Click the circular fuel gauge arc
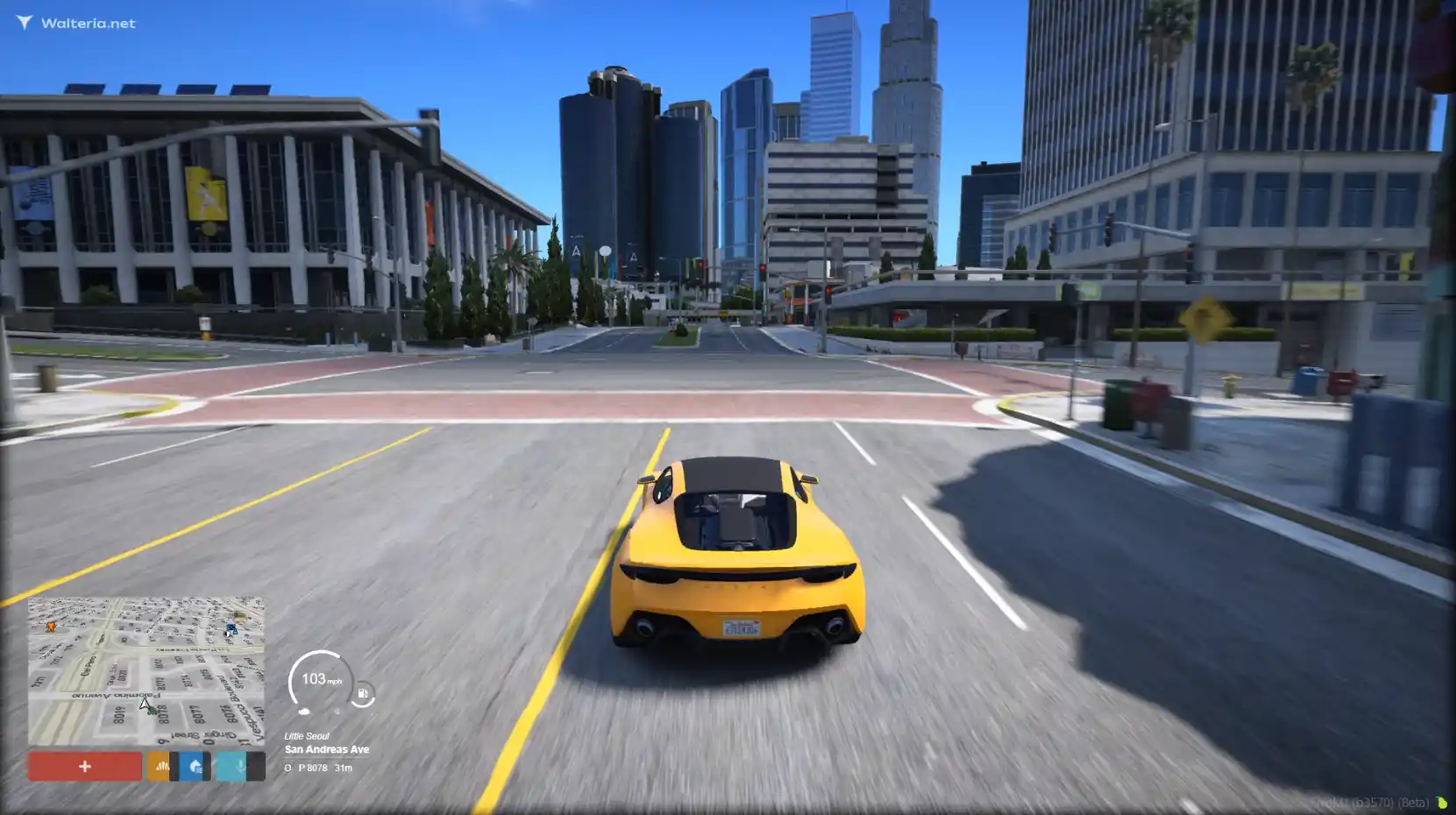 click(x=364, y=705)
